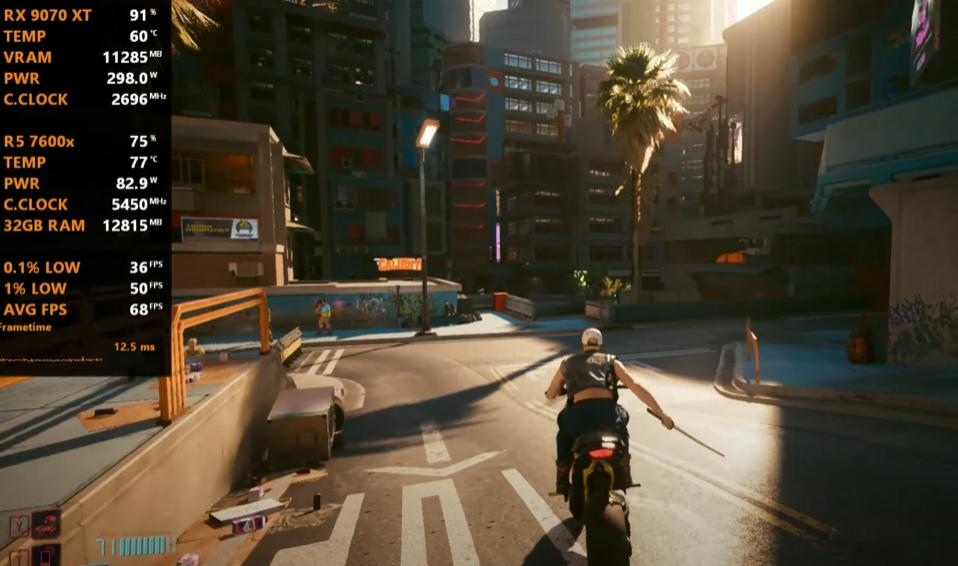Select the vehicle radio HUD icon
958x566 pixels.
pyautogui.click(x=46, y=524)
